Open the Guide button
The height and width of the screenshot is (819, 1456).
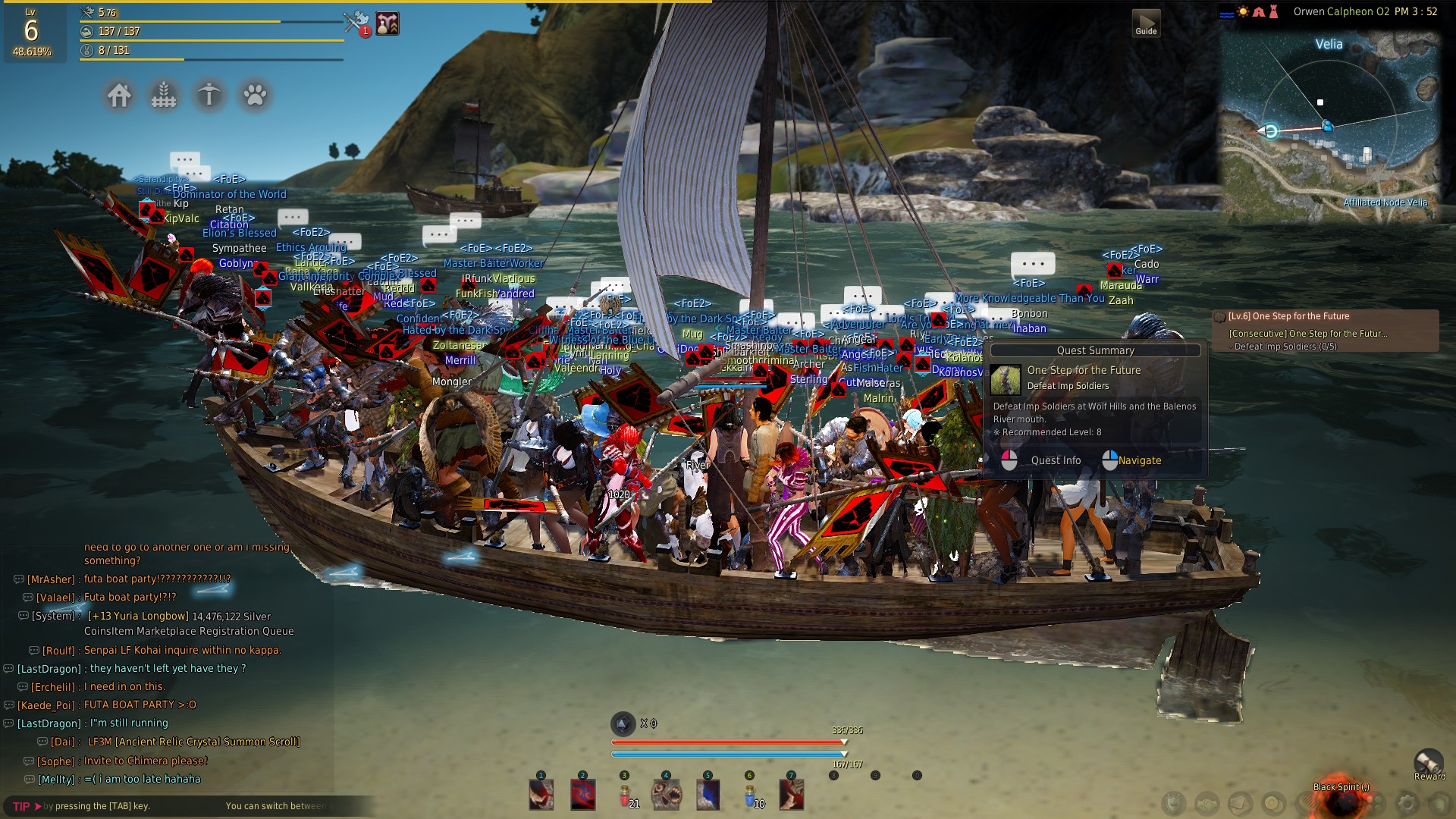pos(1146,24)
